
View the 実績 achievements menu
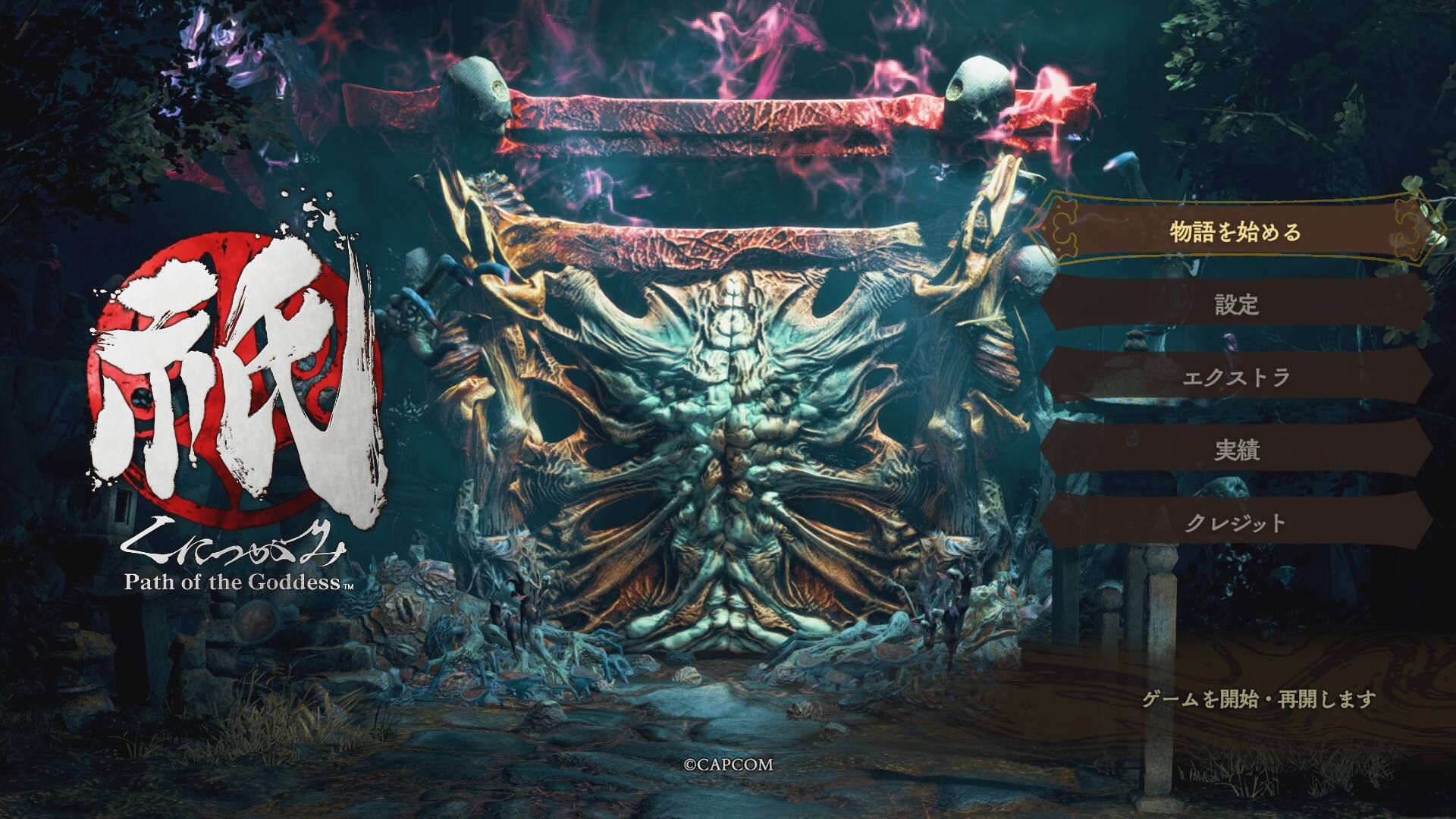coord(1235,450)
